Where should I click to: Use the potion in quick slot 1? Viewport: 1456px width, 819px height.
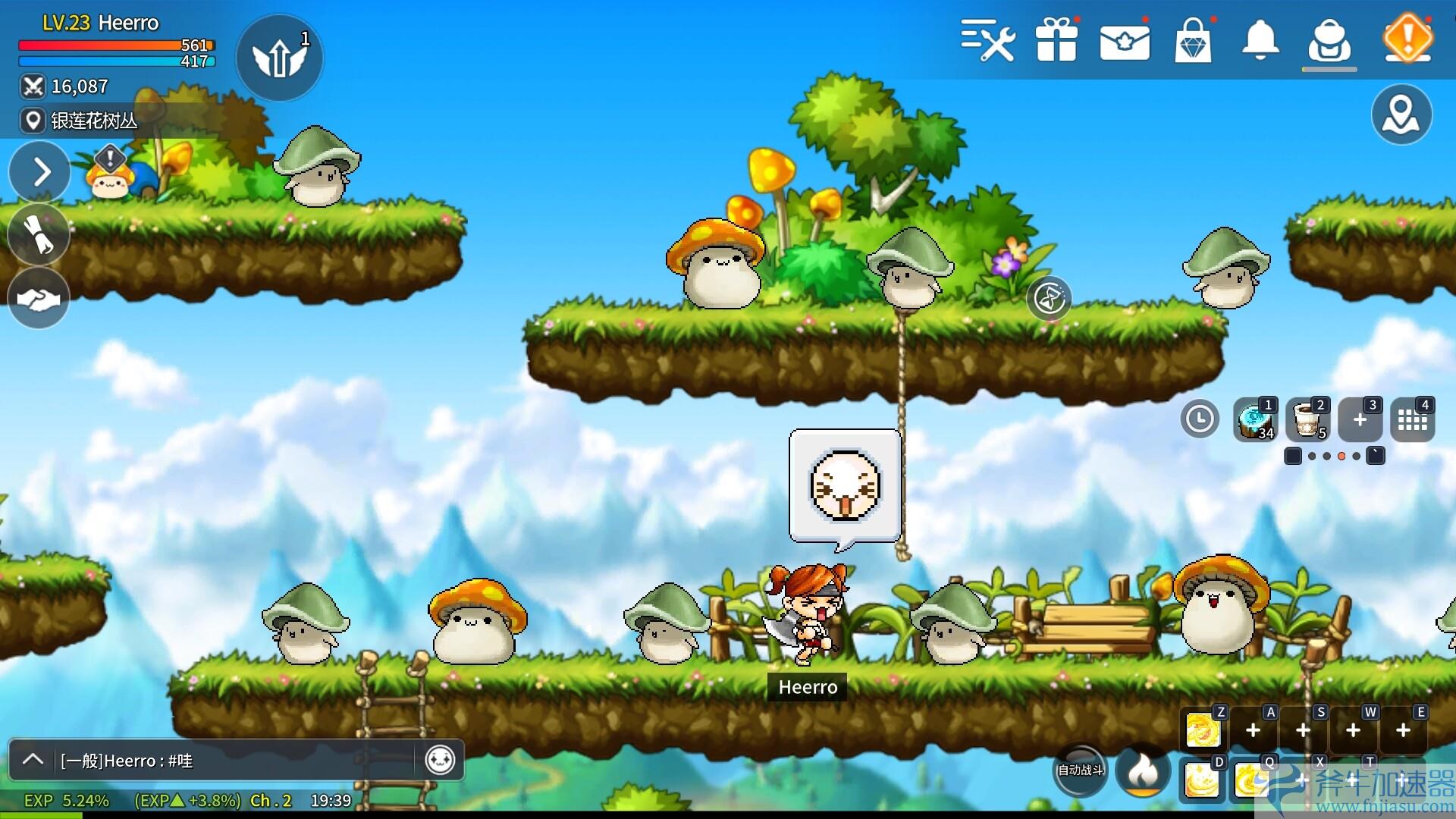click(1256, 419)
